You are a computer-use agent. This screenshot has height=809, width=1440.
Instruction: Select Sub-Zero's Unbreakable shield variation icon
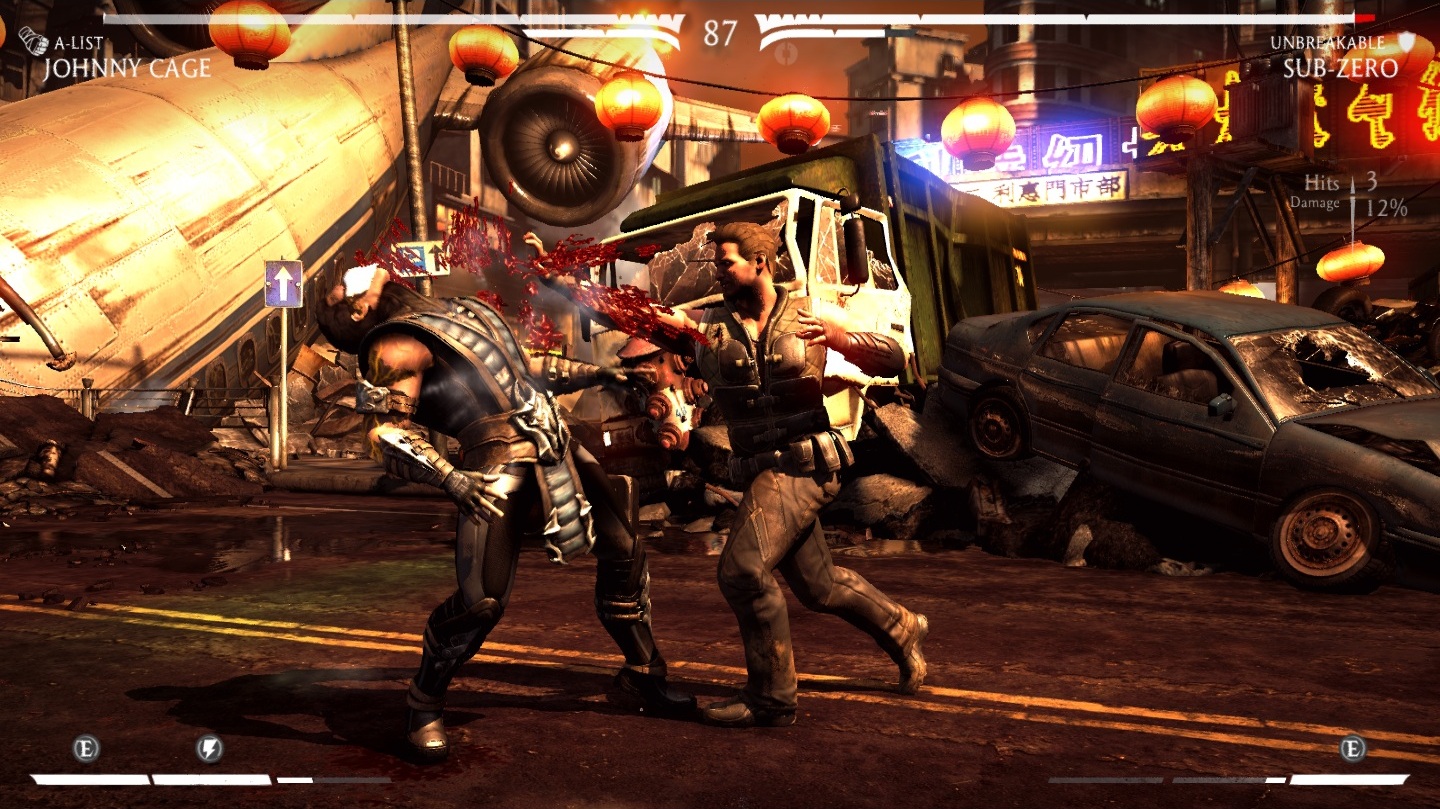[1407, 42]
